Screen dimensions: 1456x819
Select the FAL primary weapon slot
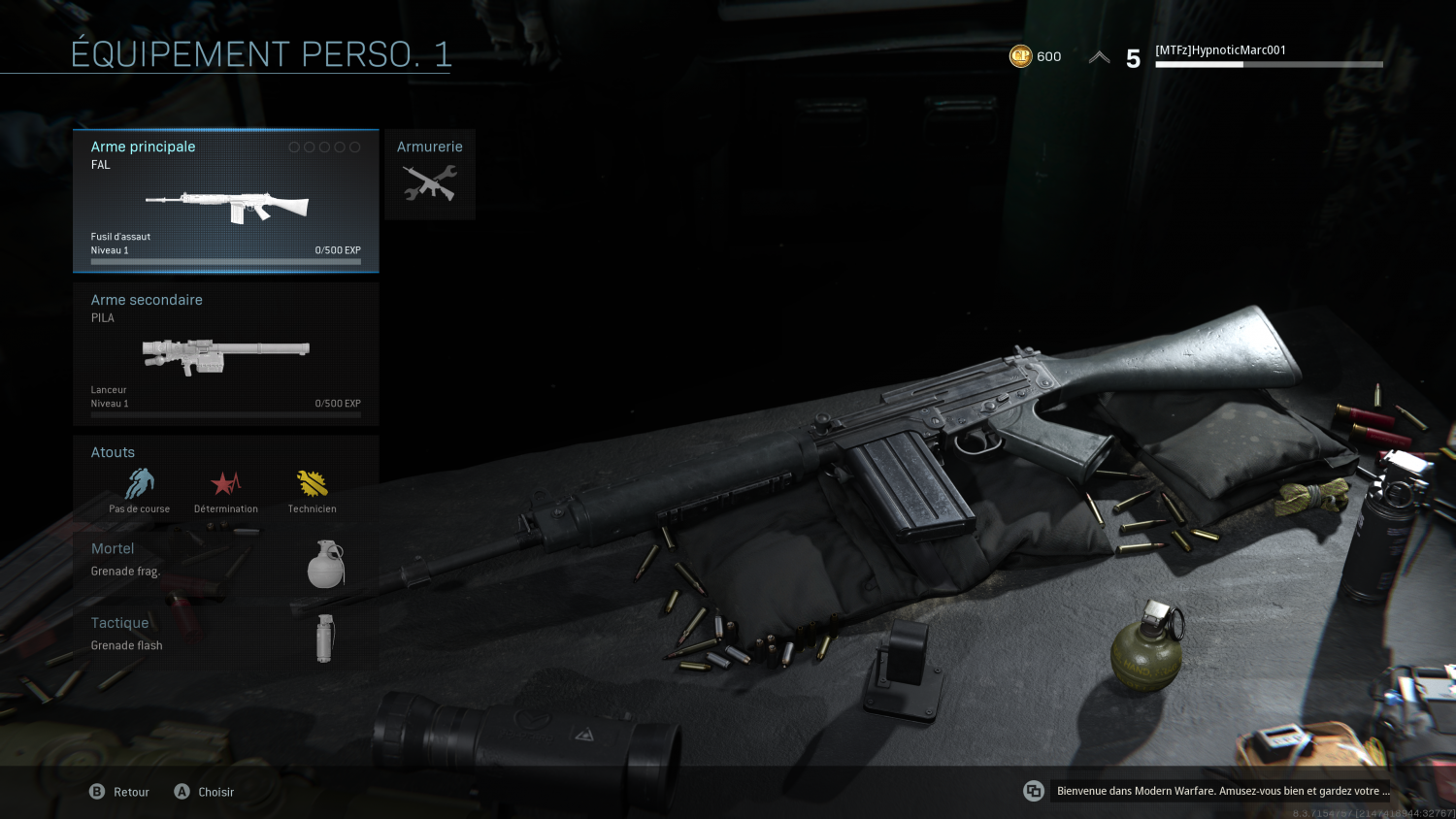click(x=225, y=201)
